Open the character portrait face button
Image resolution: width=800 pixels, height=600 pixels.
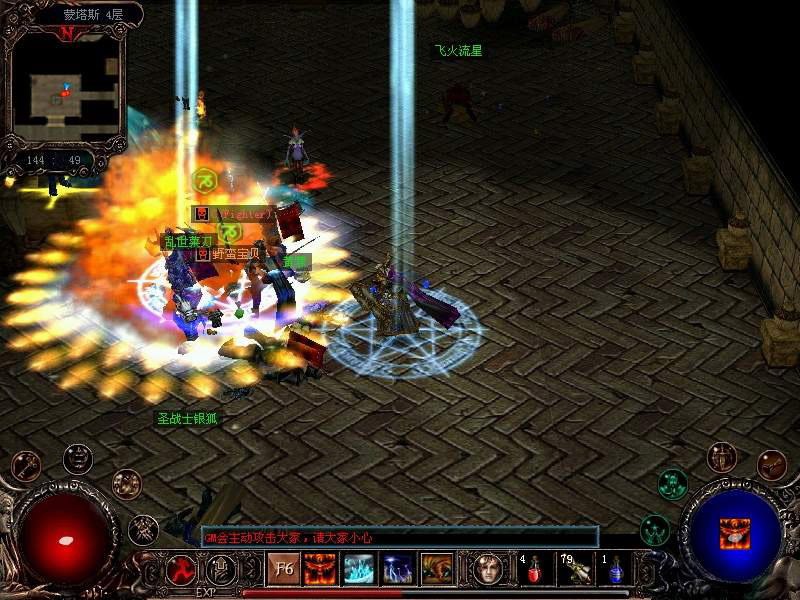click(x=487, y=570)
